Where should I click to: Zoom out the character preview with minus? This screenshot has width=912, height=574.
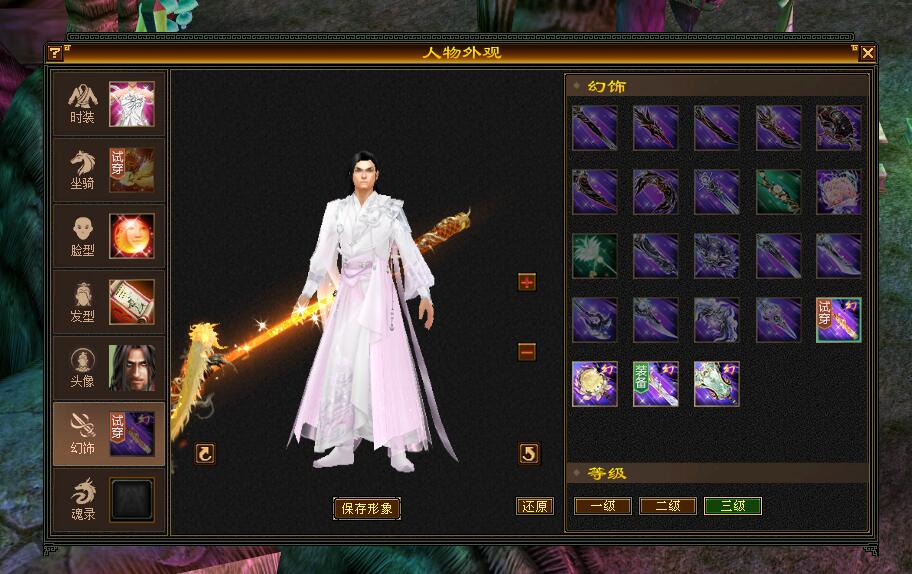[x=527, y=352]
